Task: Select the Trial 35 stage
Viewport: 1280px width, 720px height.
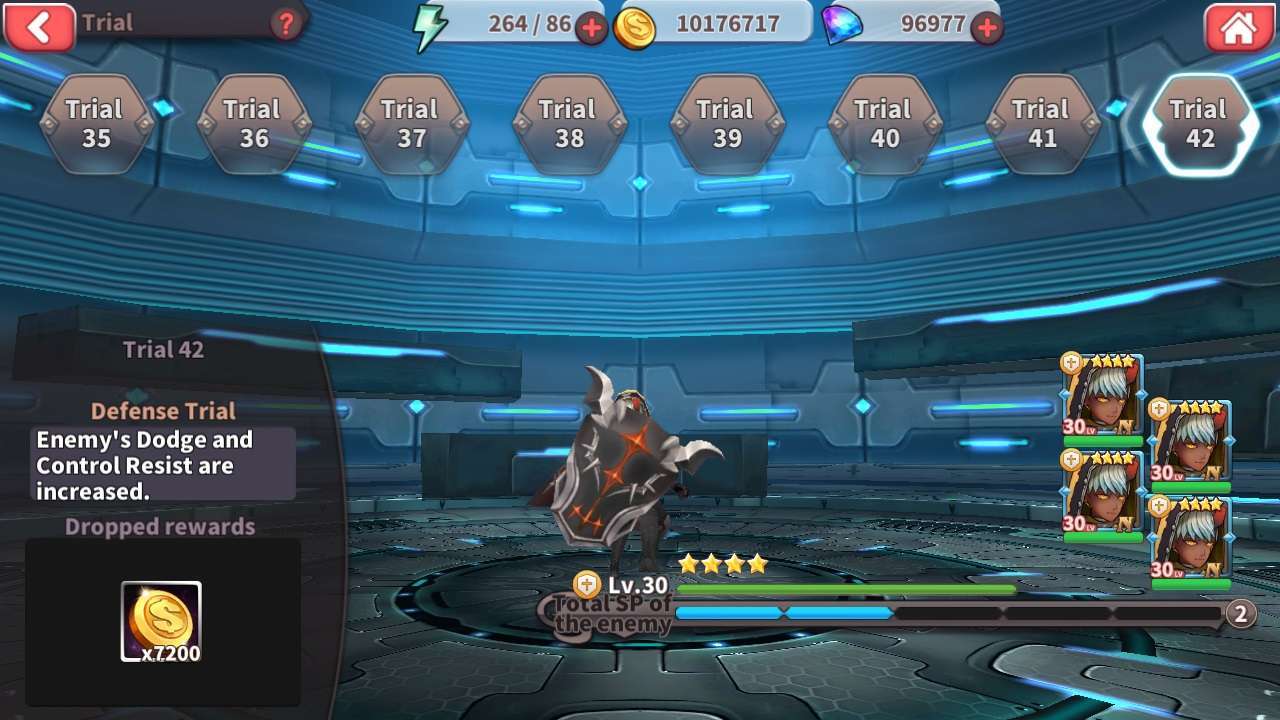Action: pos(96,124)
